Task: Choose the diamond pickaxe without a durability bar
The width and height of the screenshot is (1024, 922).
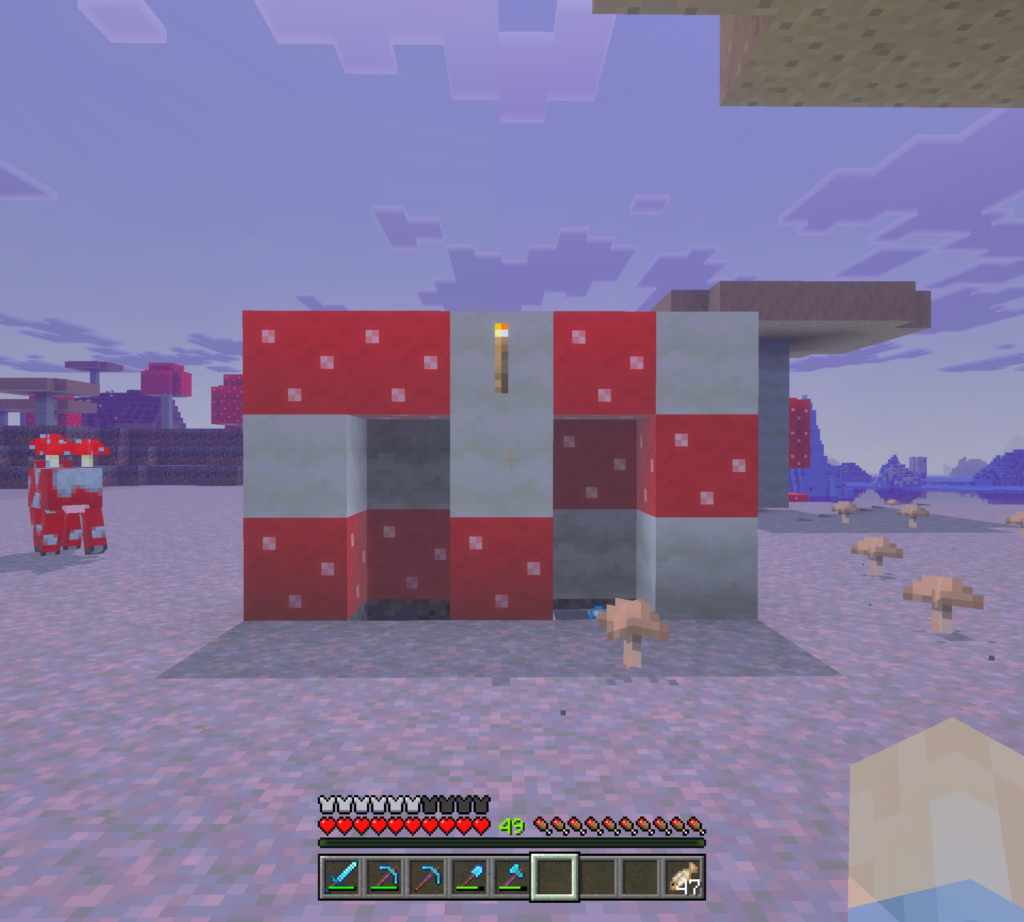Action: (426, 877)
